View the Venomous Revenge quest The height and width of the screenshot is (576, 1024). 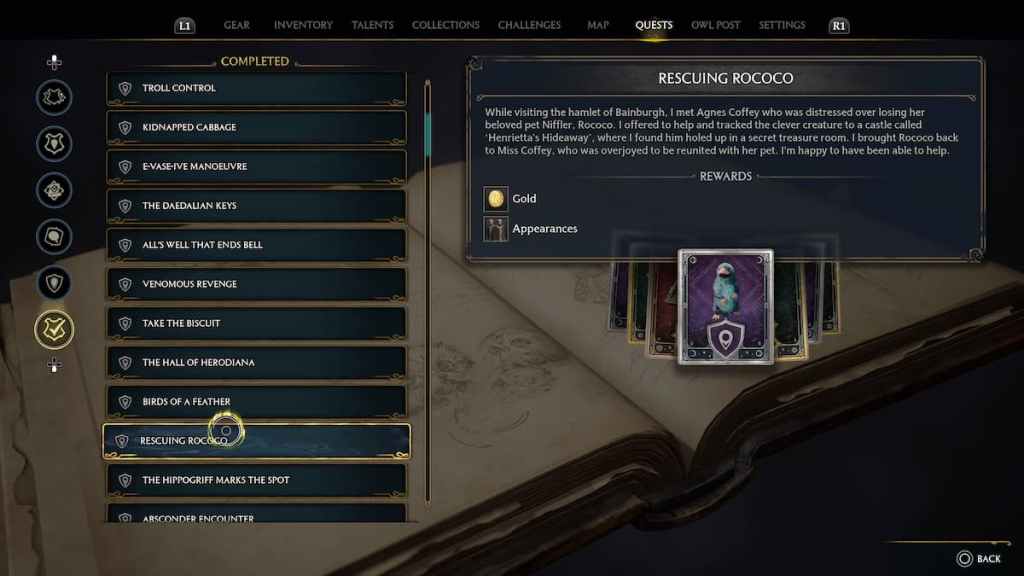pyautogui.click(x=256, y=284)
